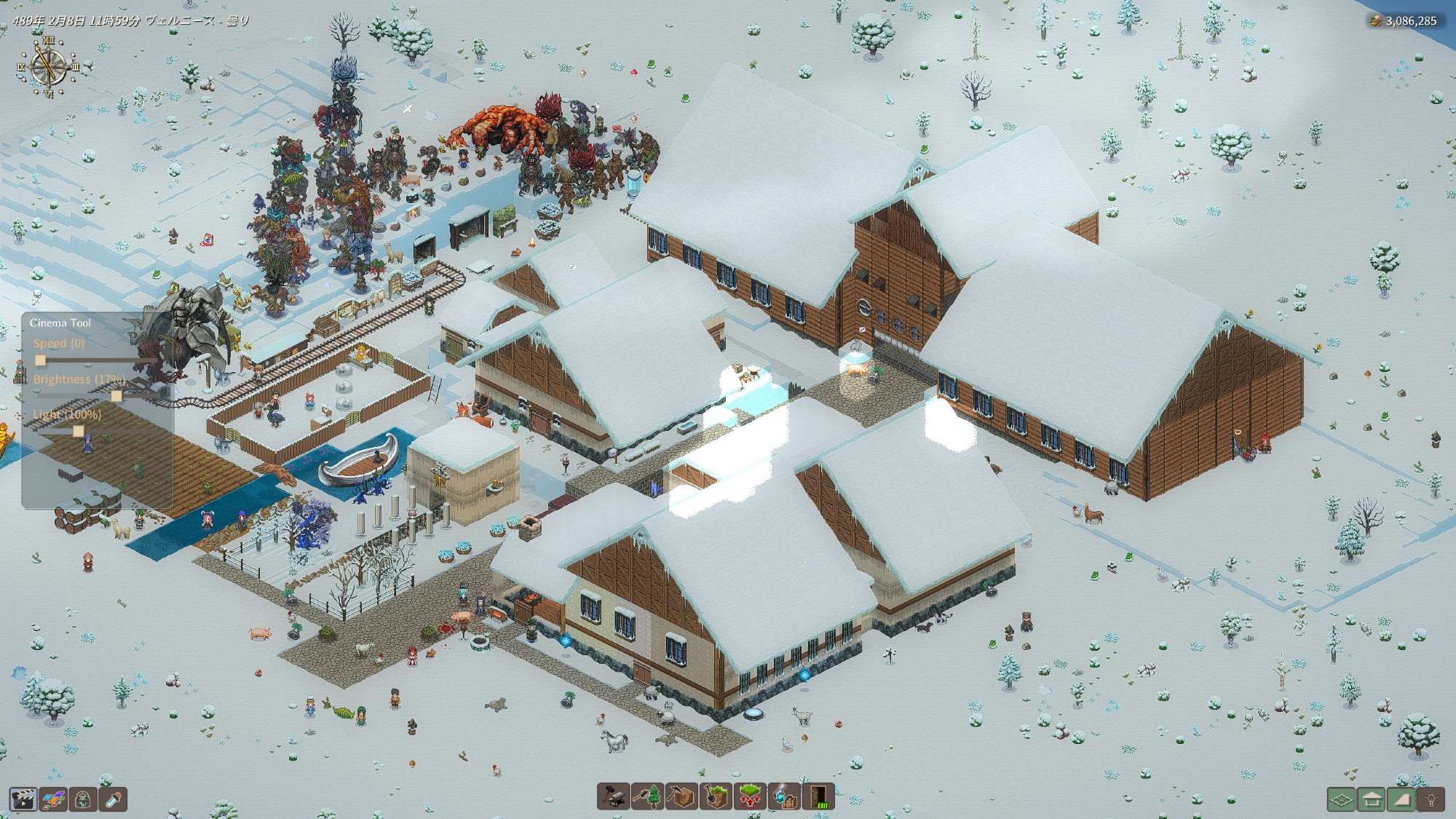Select the axe and tree tool
The height and width of the screenshot is (819, 1456).
tap(647, 796)
